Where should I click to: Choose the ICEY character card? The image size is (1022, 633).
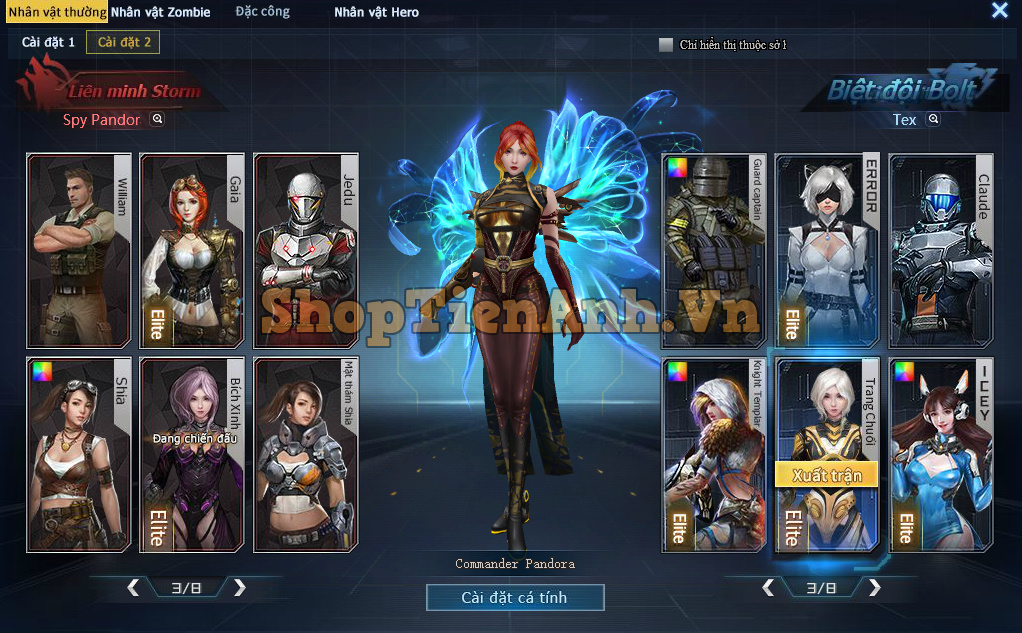pos(941,455)
